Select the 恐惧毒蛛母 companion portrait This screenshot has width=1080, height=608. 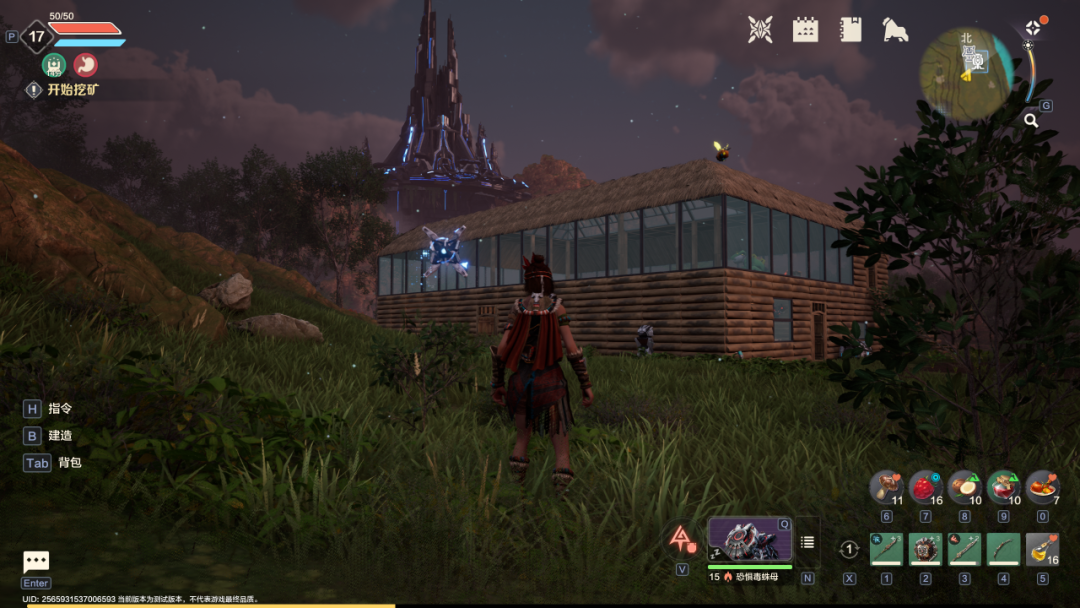[750, 540]
